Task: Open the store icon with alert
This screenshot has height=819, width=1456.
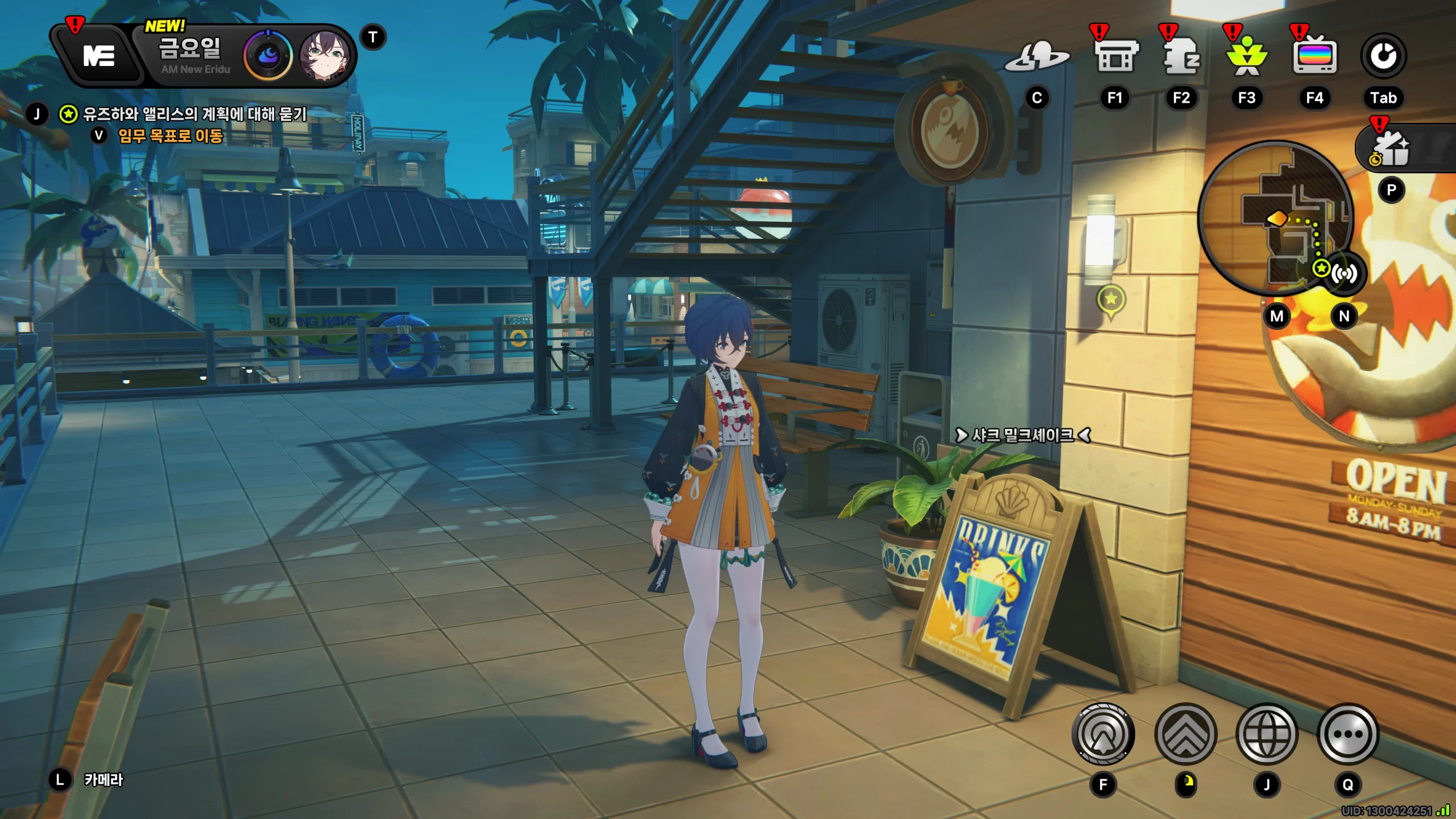Action: (1115, 57)
